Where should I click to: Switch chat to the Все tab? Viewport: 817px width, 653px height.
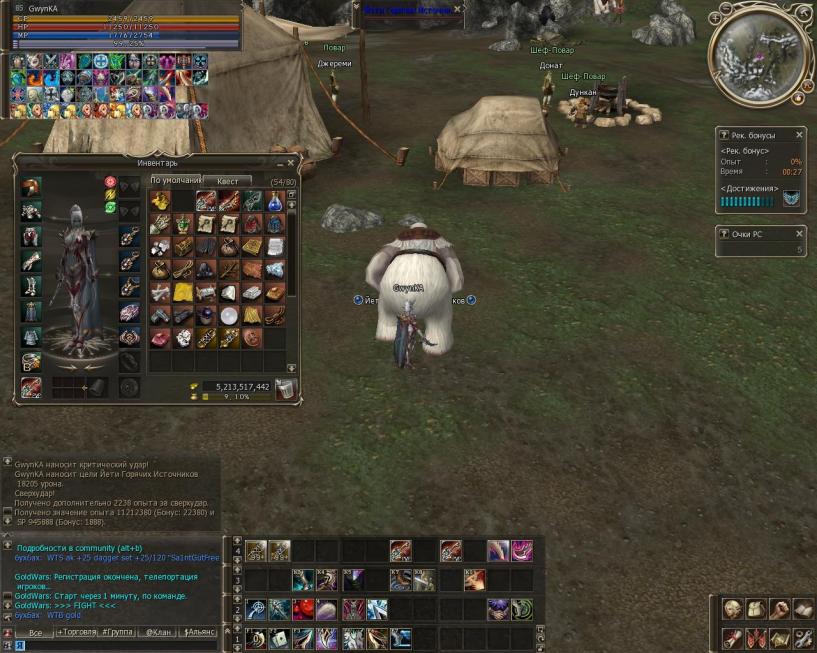pos(35,632)
